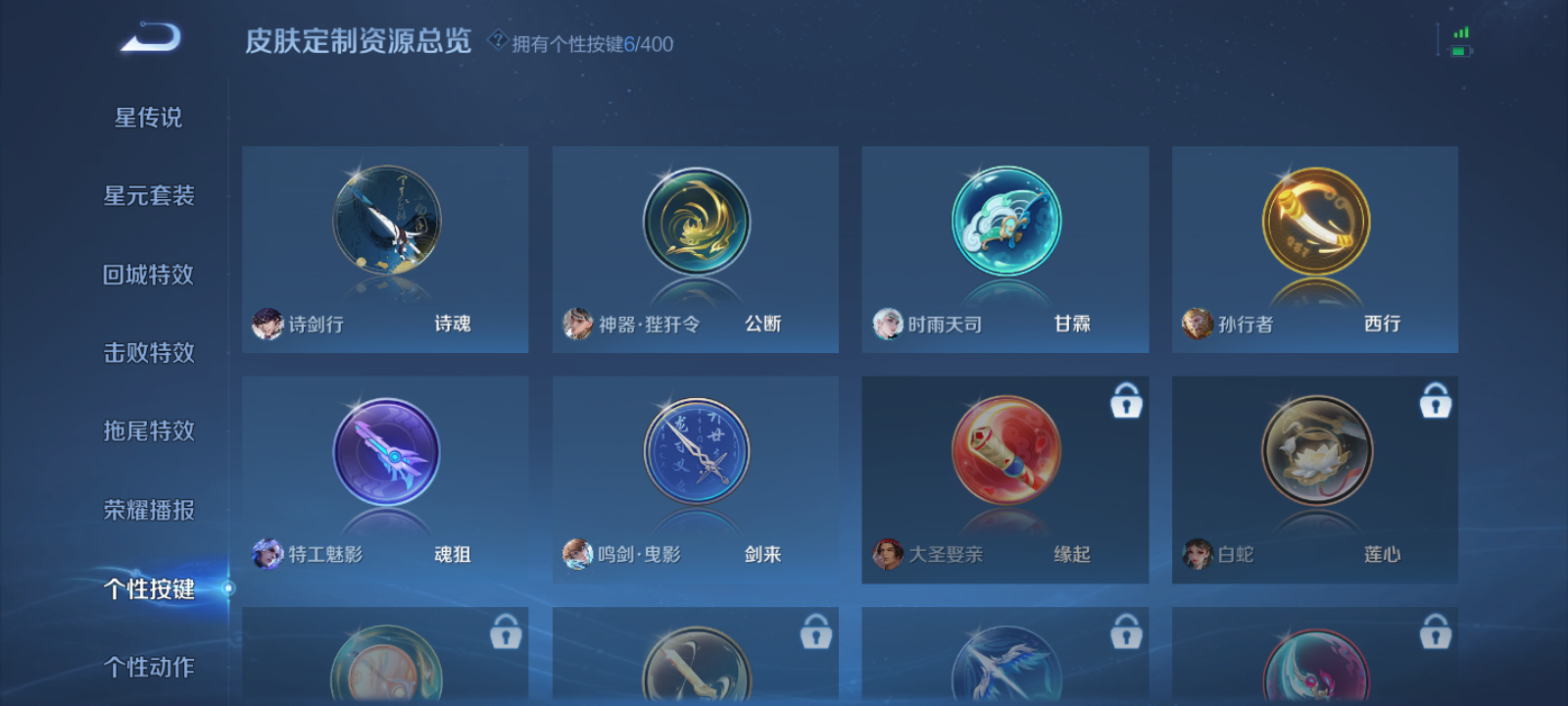Select the 莲心 lotus button icon

tap(1314, 453)
